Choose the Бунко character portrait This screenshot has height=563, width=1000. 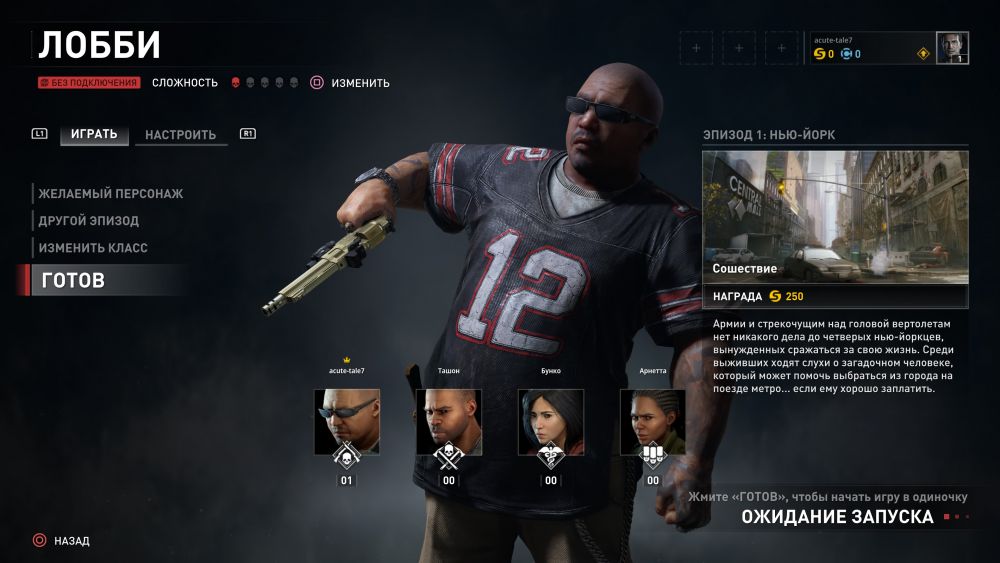point(551,422)
